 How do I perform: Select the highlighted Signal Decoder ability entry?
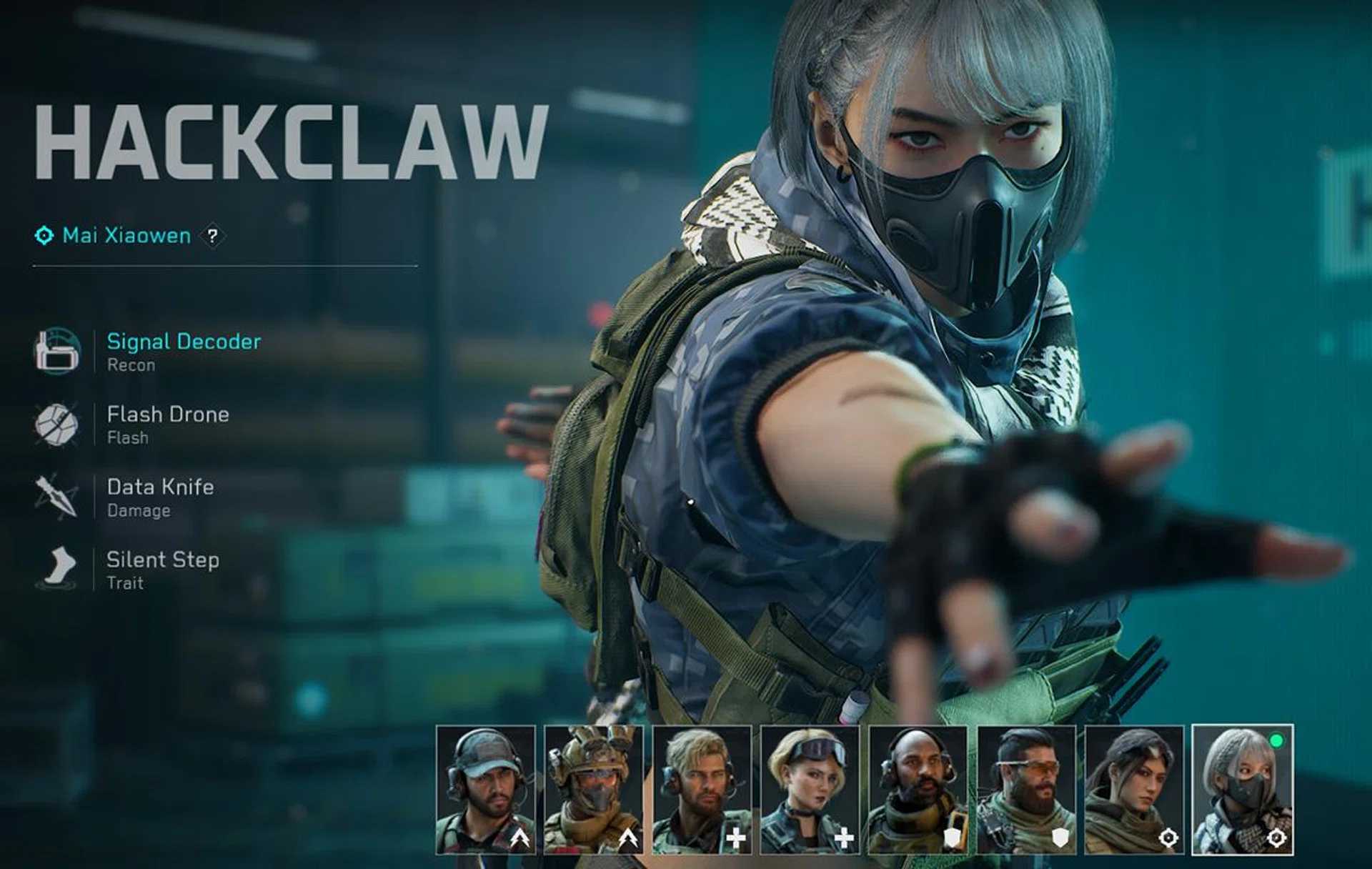pyautogui.click(x=183, y=342)
